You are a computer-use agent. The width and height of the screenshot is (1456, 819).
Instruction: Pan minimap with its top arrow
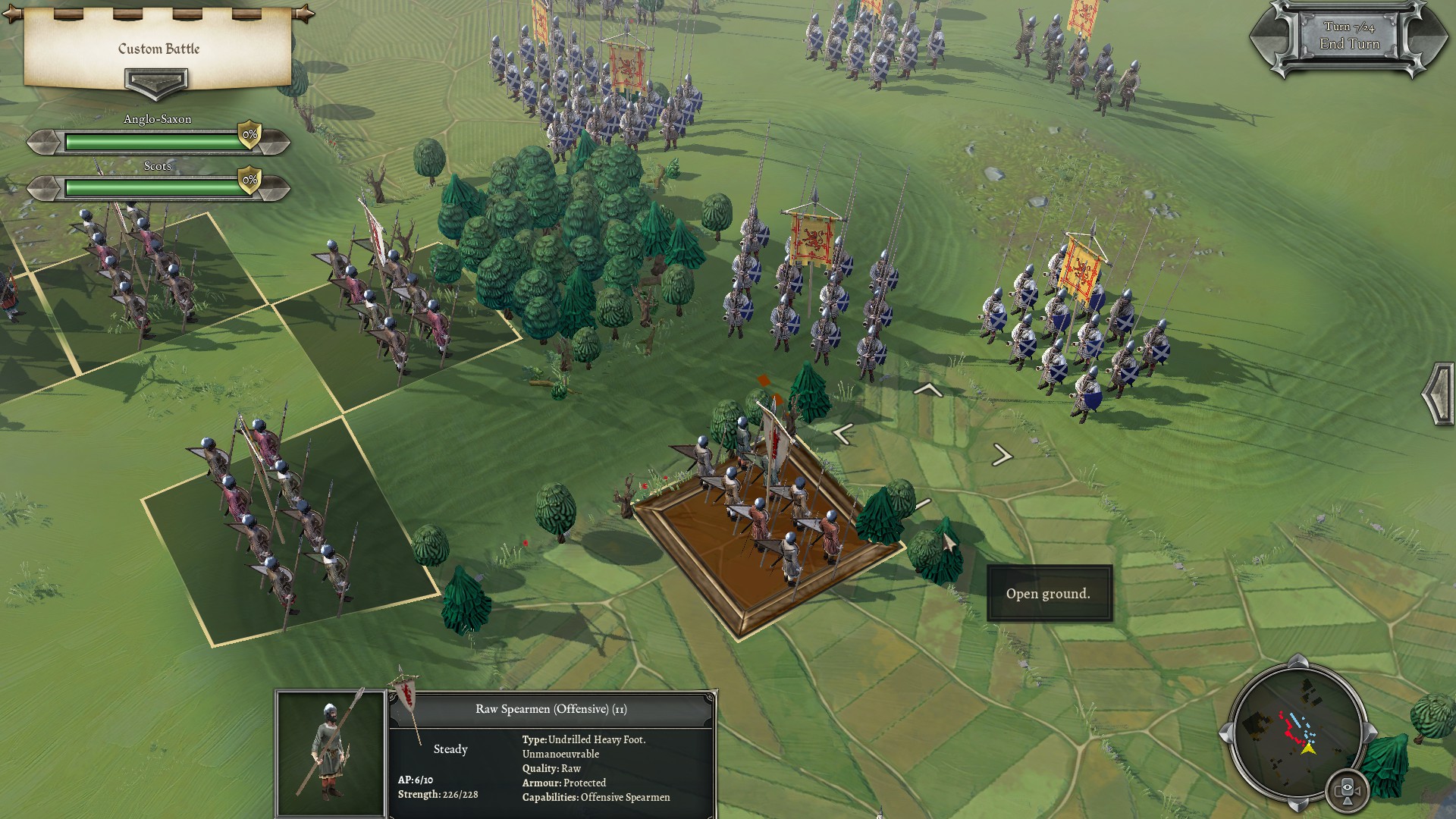click(x=1298, y=661)
